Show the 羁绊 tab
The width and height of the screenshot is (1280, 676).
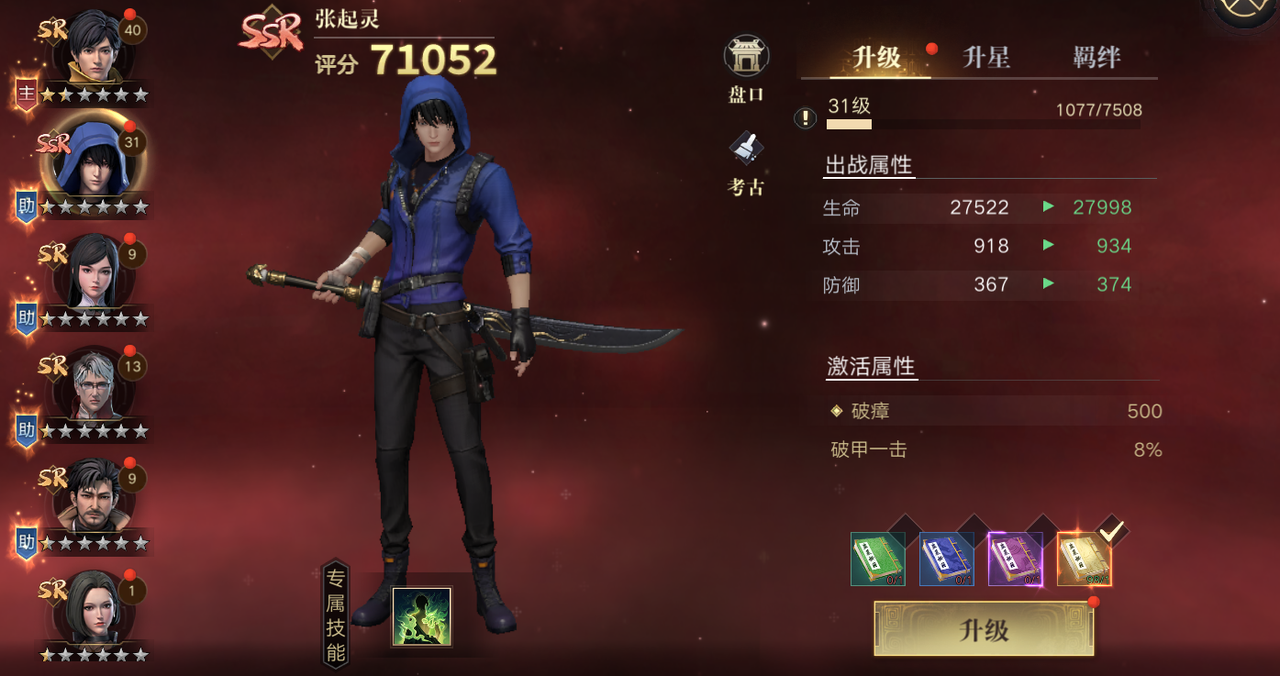point(1096,58)
